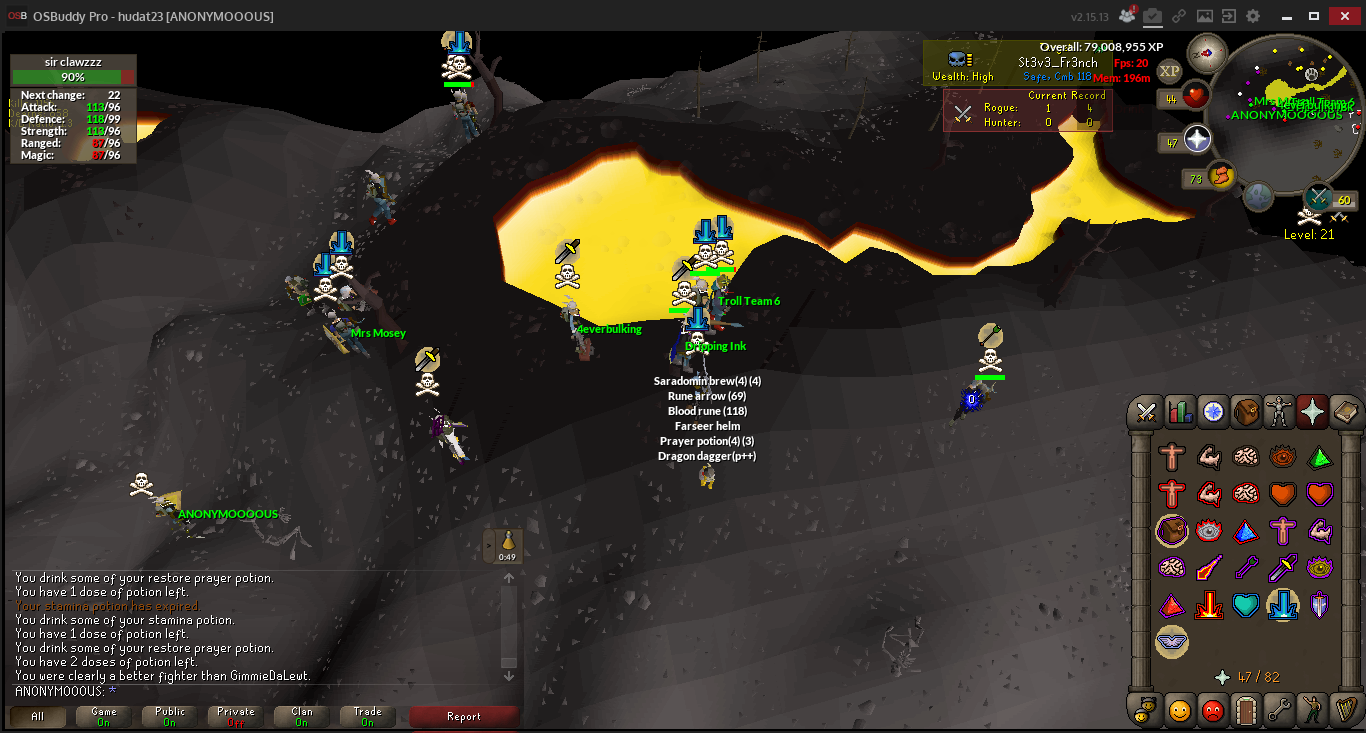
Task: Toggle the XP counter button
Action: pyautogui.click(x=1170, y=70)
